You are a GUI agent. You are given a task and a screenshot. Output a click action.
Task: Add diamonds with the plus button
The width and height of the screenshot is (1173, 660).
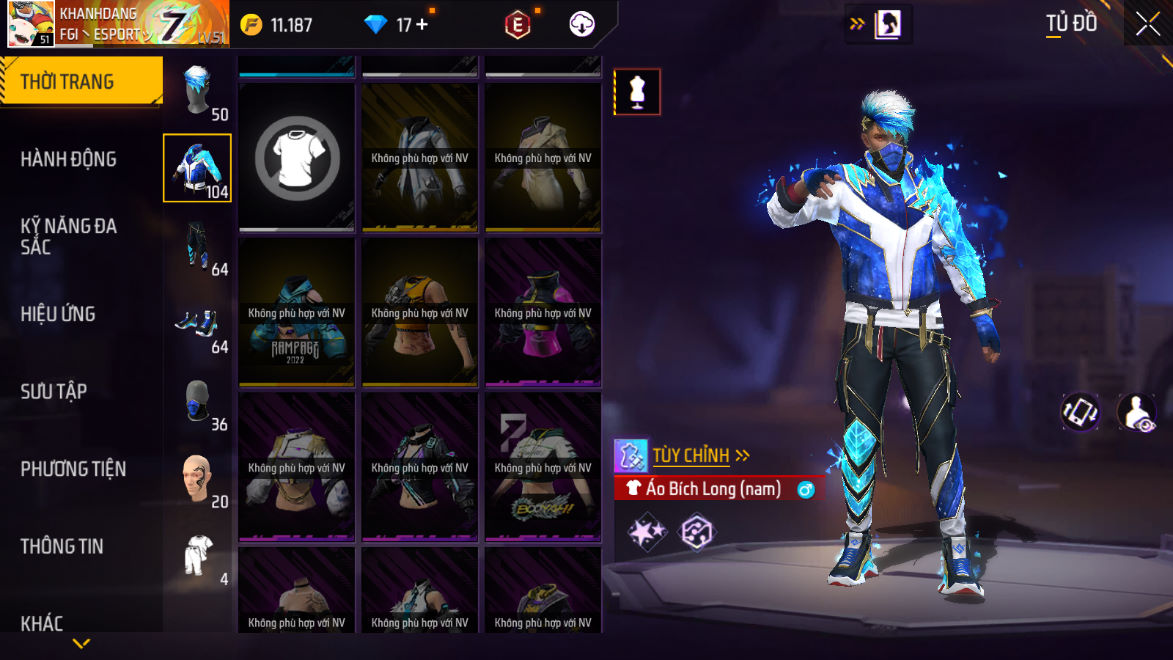pyautogui.click(x=422, y=25)
